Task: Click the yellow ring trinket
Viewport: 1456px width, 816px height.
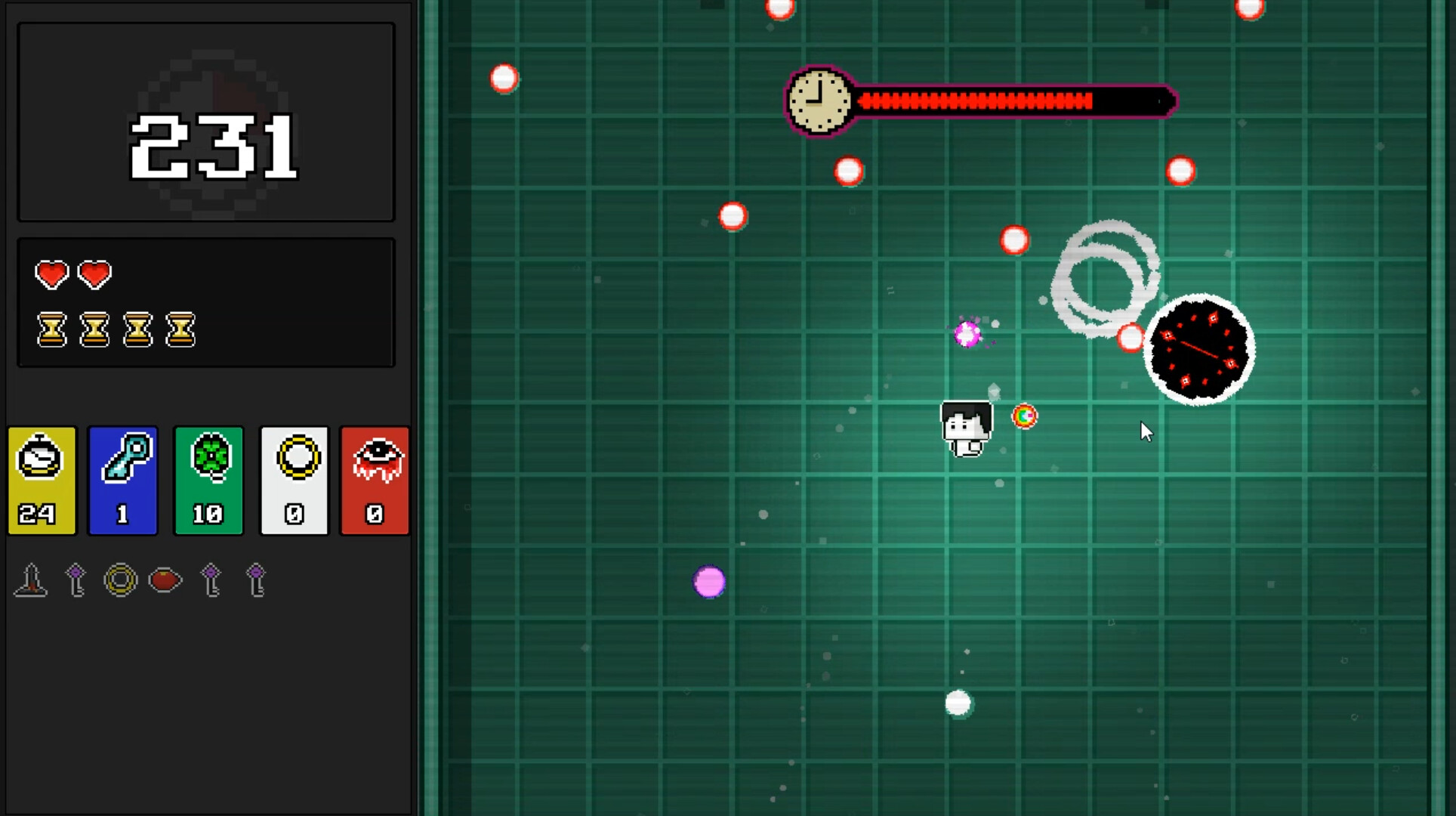Action: click(x=121, y=580)
